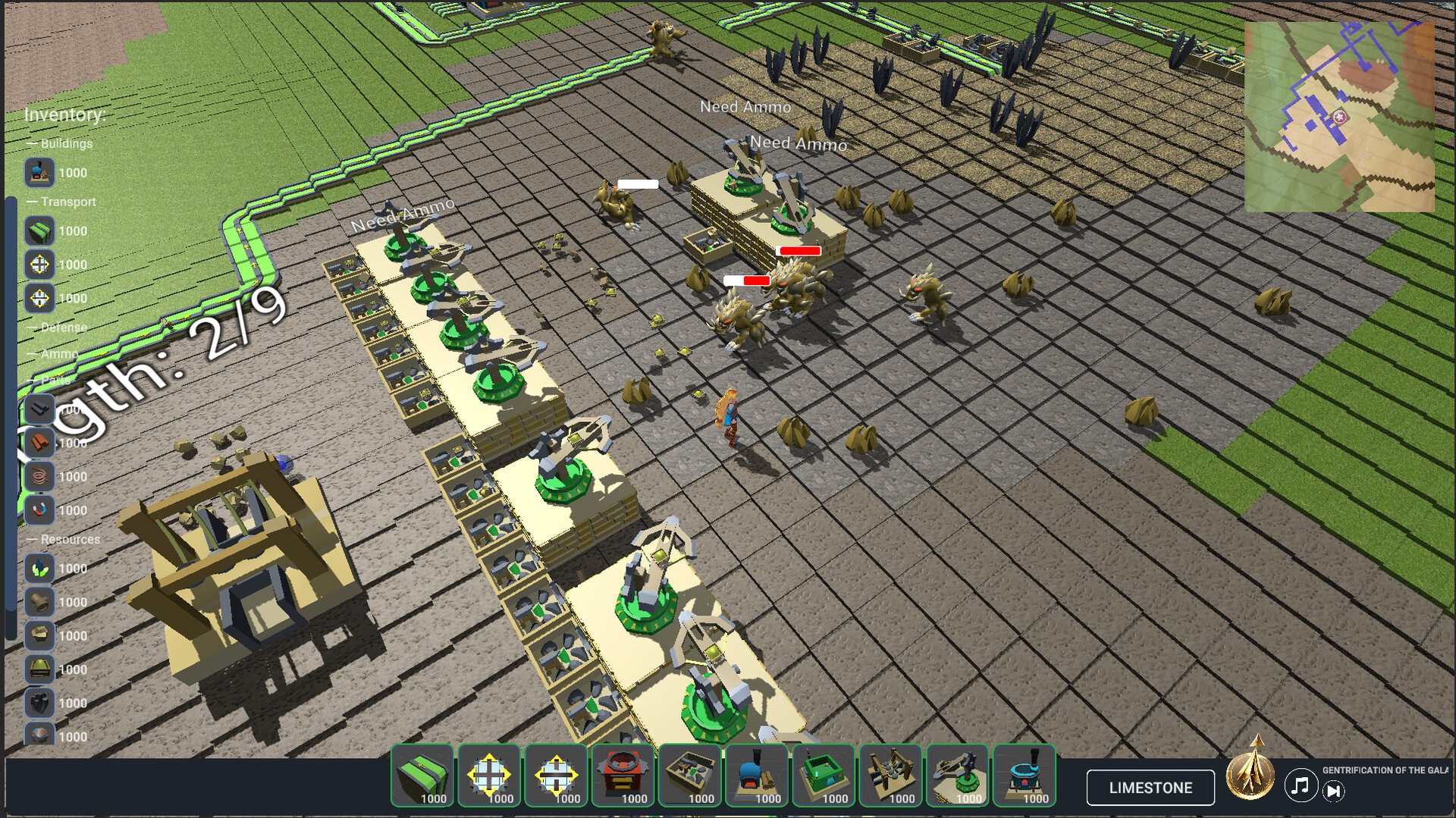
Task: Collapse the Transport inventory category
Action: point(62,202)
